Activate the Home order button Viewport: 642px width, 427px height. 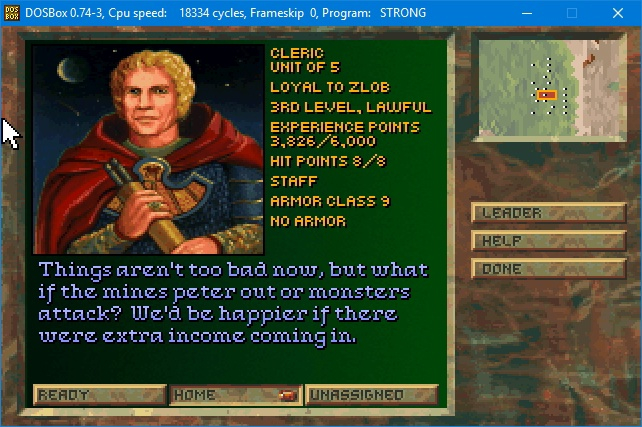[x=235, y=395]
